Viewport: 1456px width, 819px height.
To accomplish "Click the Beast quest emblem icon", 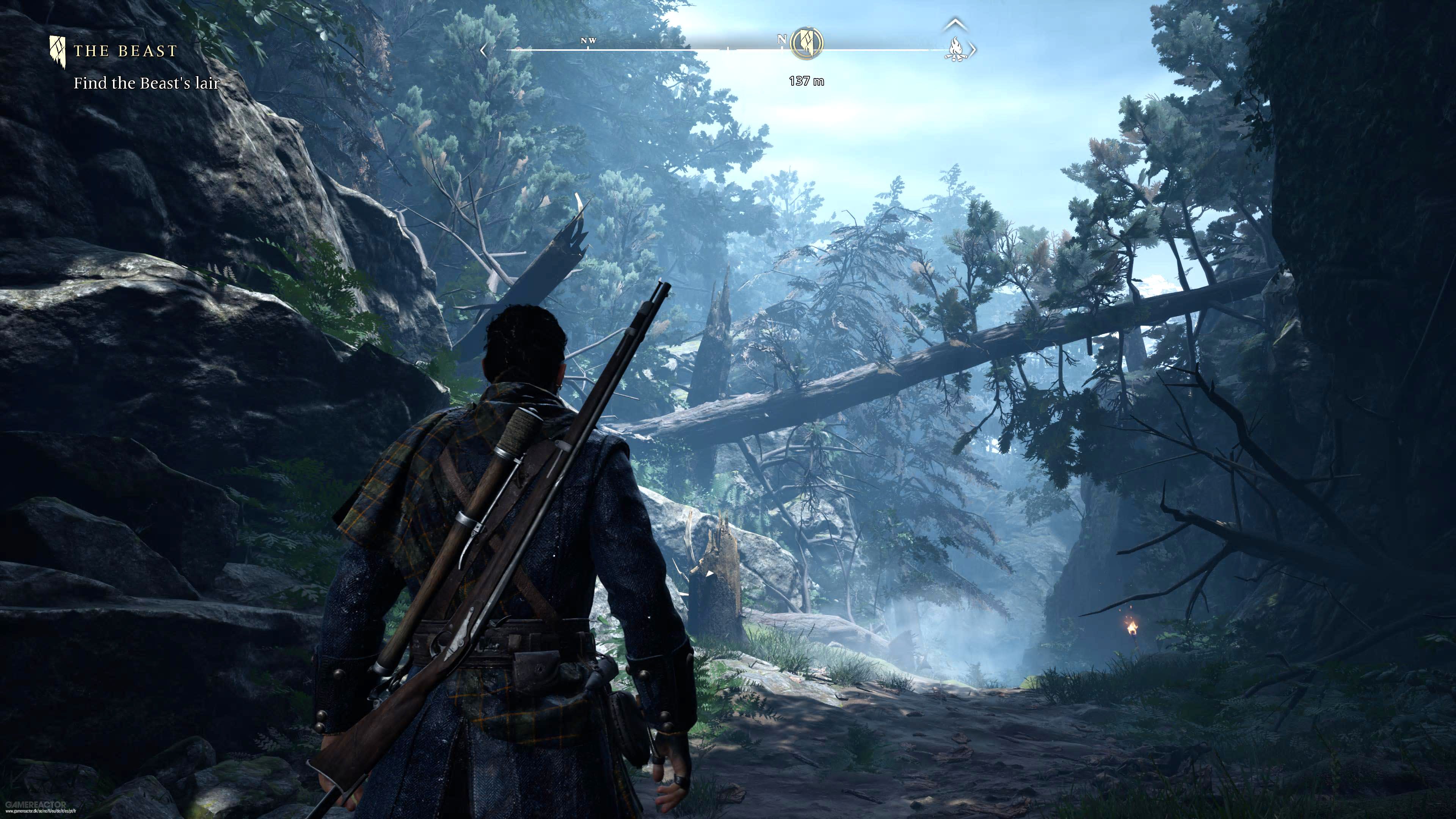I will (58, 52).
